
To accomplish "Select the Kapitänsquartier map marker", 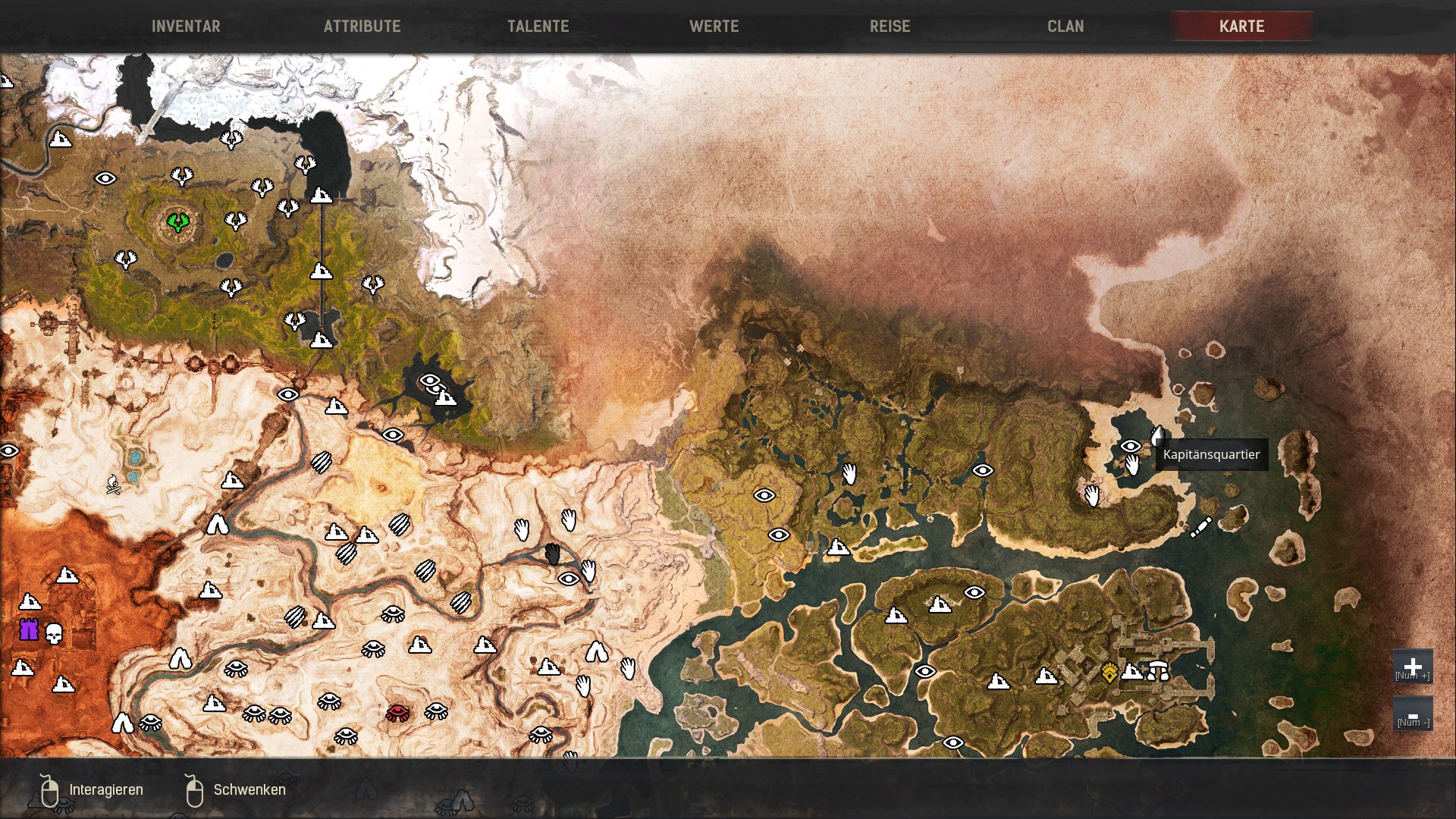I will pos(1157,436).
